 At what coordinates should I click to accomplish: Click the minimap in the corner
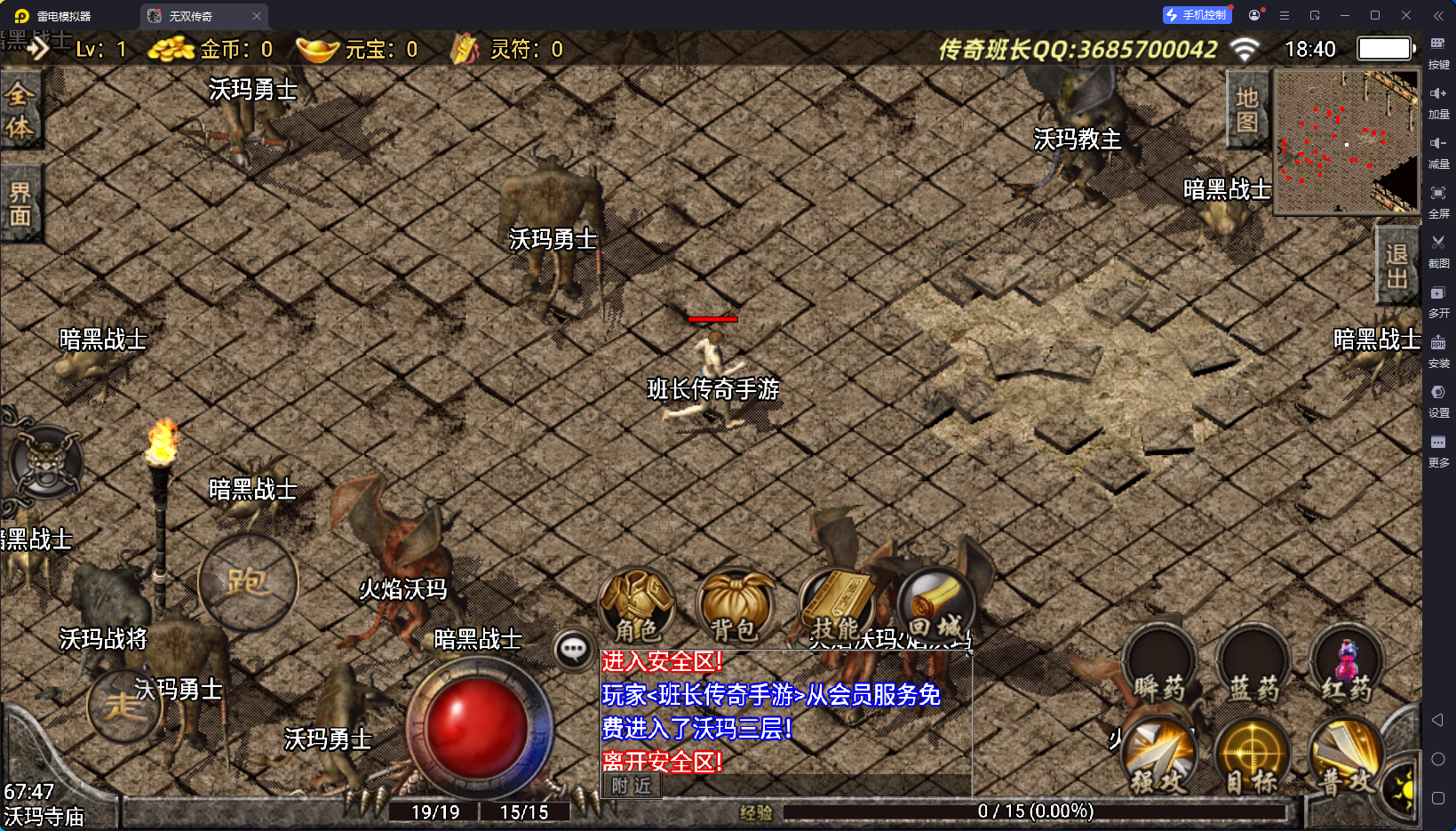point(1346,142)
